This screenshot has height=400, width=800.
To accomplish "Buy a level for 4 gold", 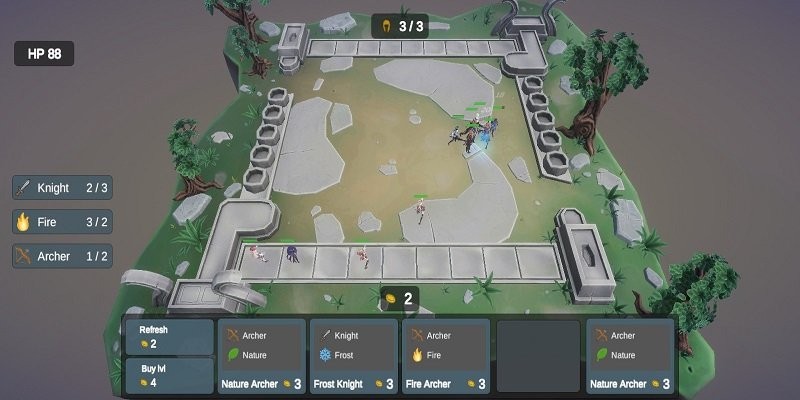I will pyautogui.click(x=169, y=375).
